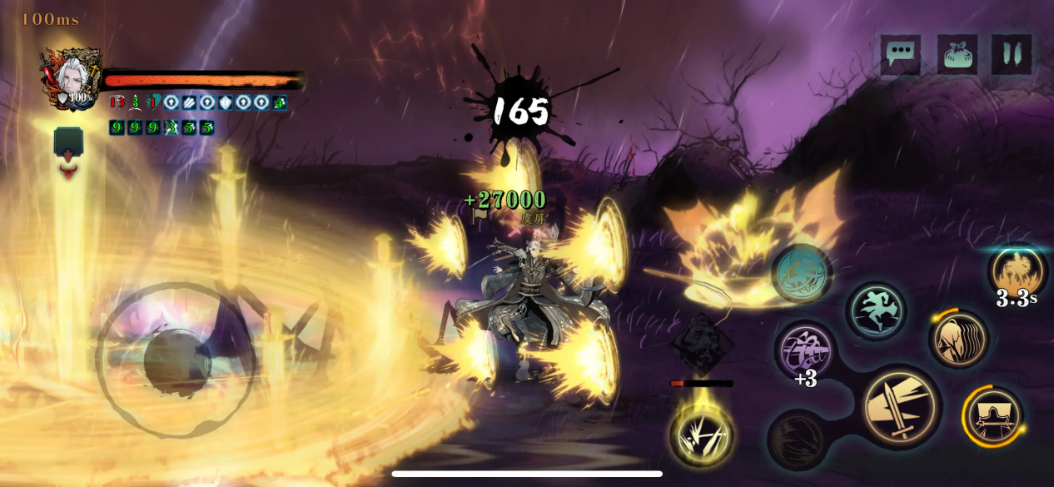Tap the dark square with red arrow
The image size is (1054, 487).
[x=69, y=150]
